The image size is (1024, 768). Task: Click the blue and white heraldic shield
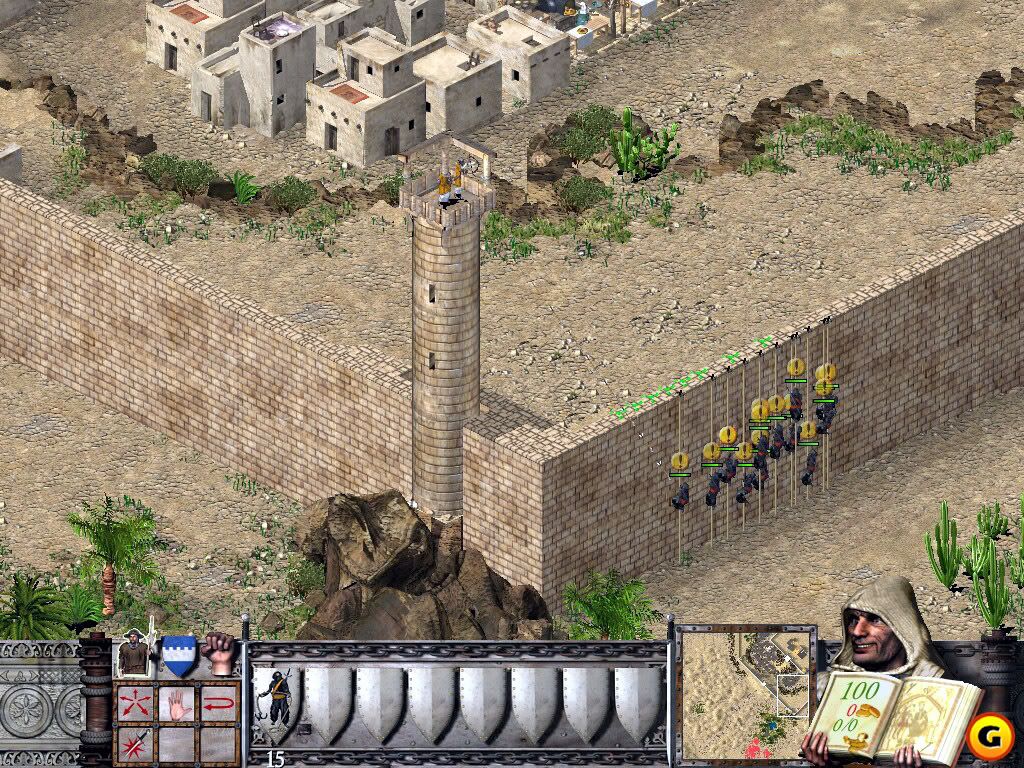point(178,655)
